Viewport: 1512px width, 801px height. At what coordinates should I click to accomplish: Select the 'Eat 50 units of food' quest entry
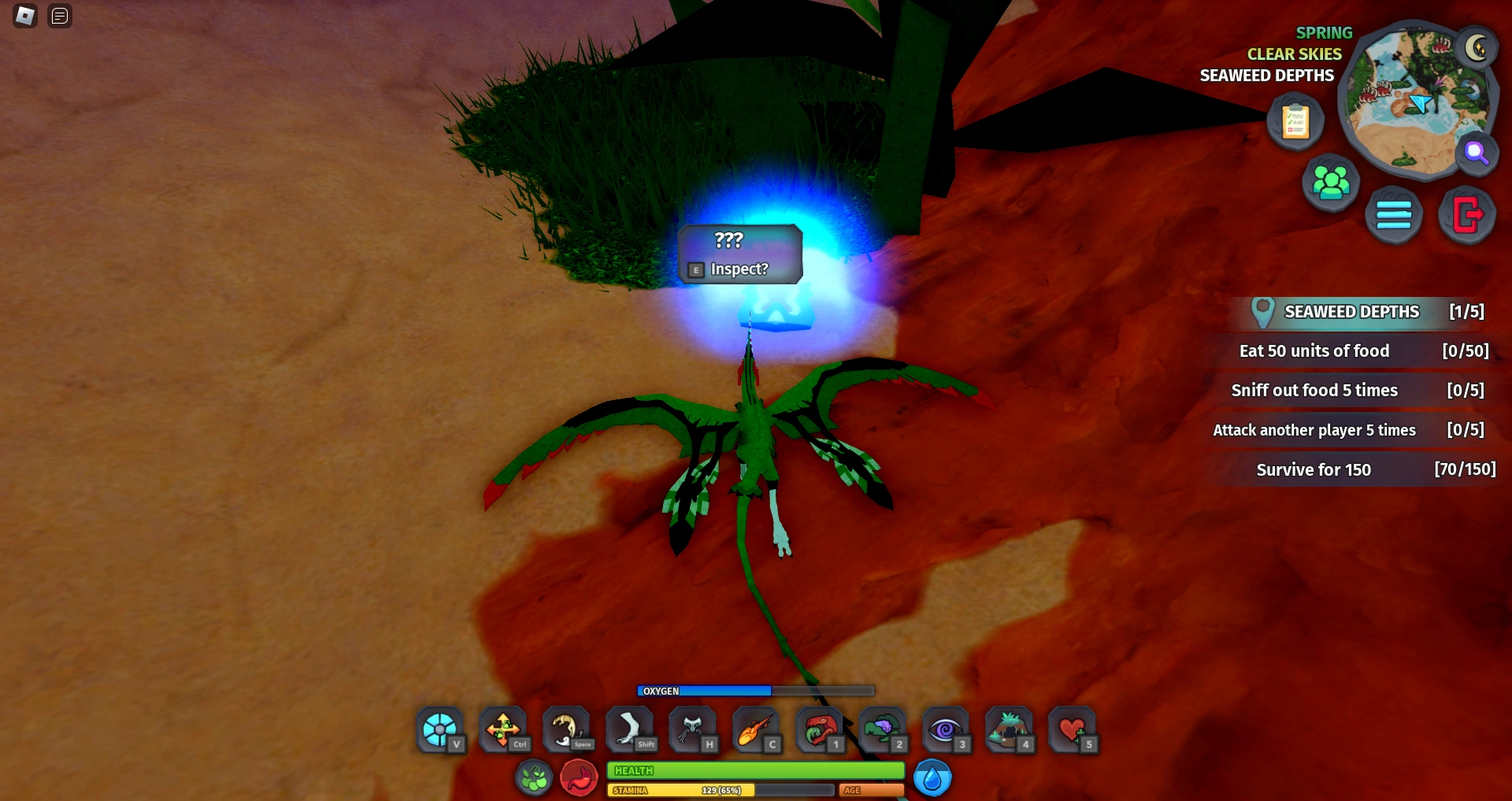[x=1351, y=350]
